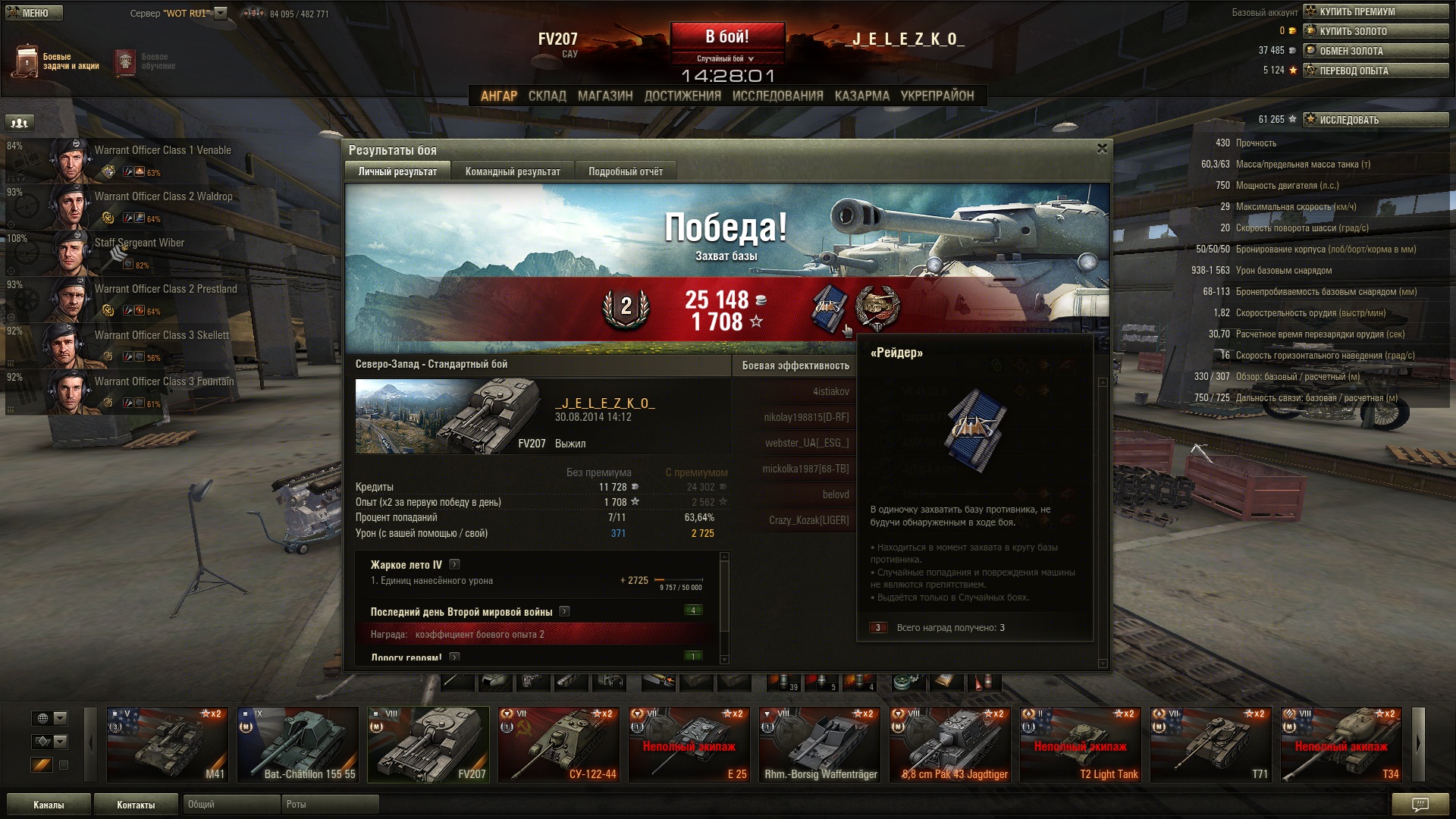The image size is (1456, 819).
Task: Click the КУПИТЬ ПРЕМИУМ button
Action: (x=1375, y=11)
